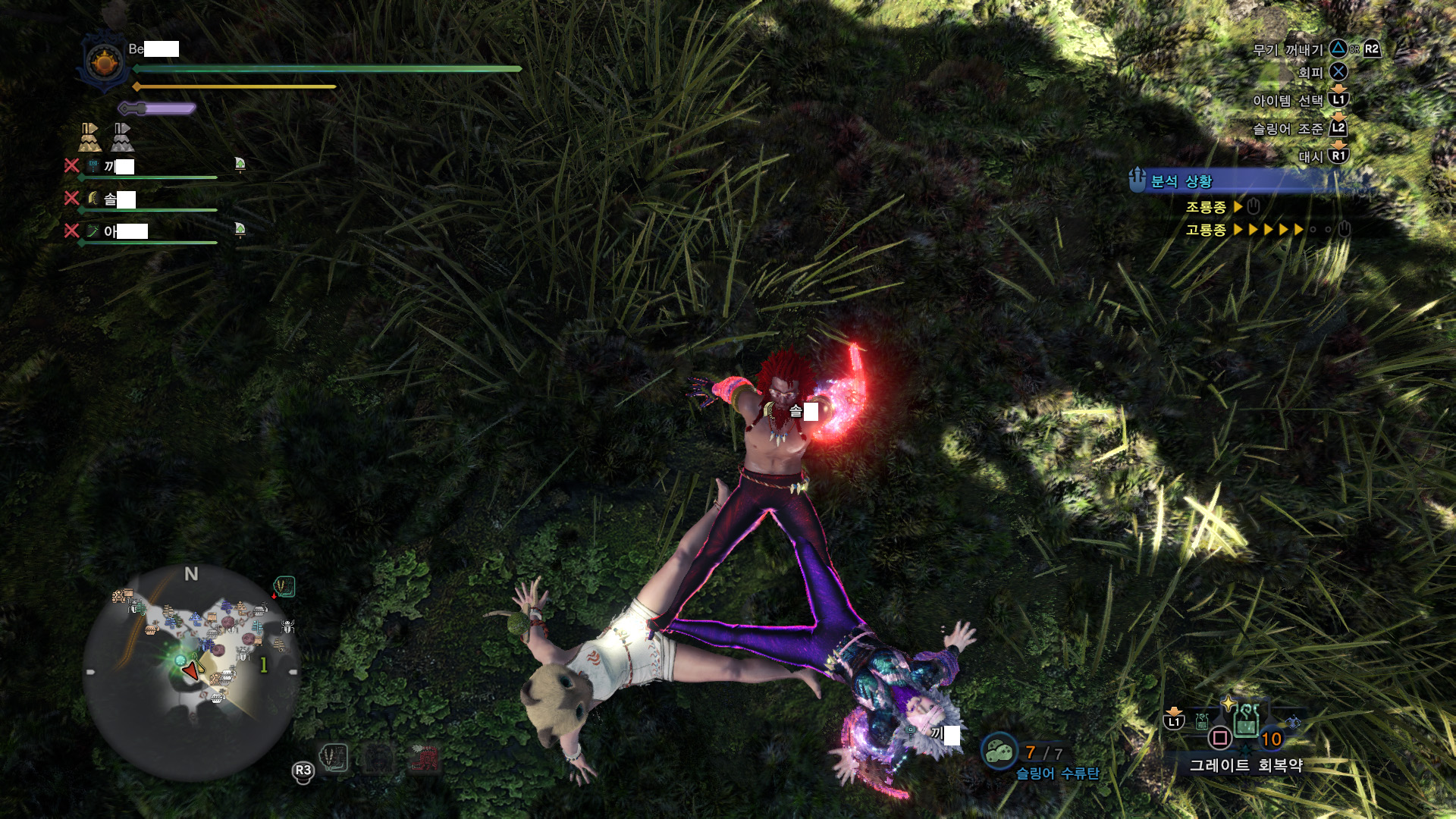
Task: Click the yellow status buff icon
Action: point(89,137)
